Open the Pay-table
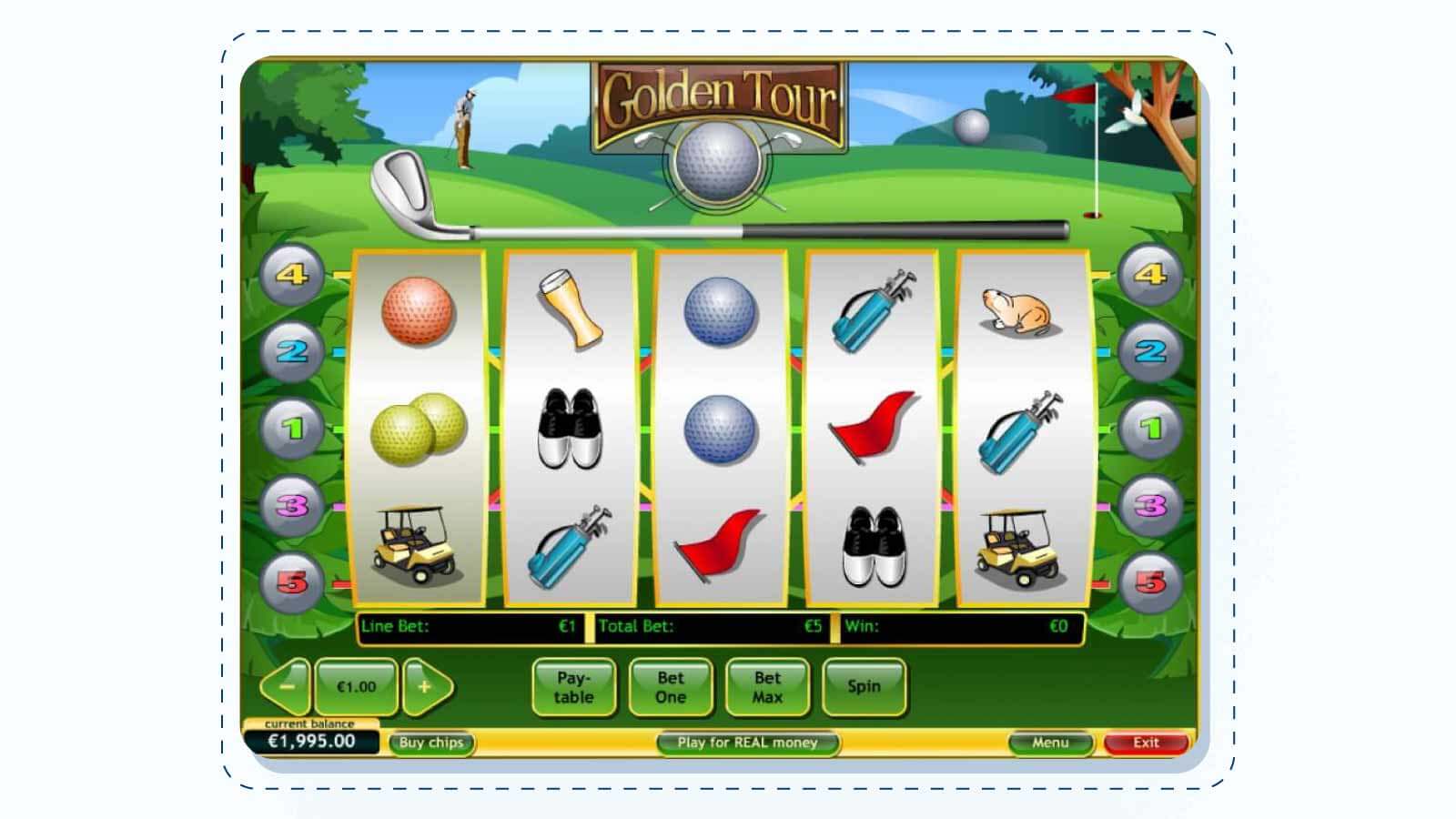Image resolution: width=1456 pixels, height=819 pixels. tap(573, 687)
